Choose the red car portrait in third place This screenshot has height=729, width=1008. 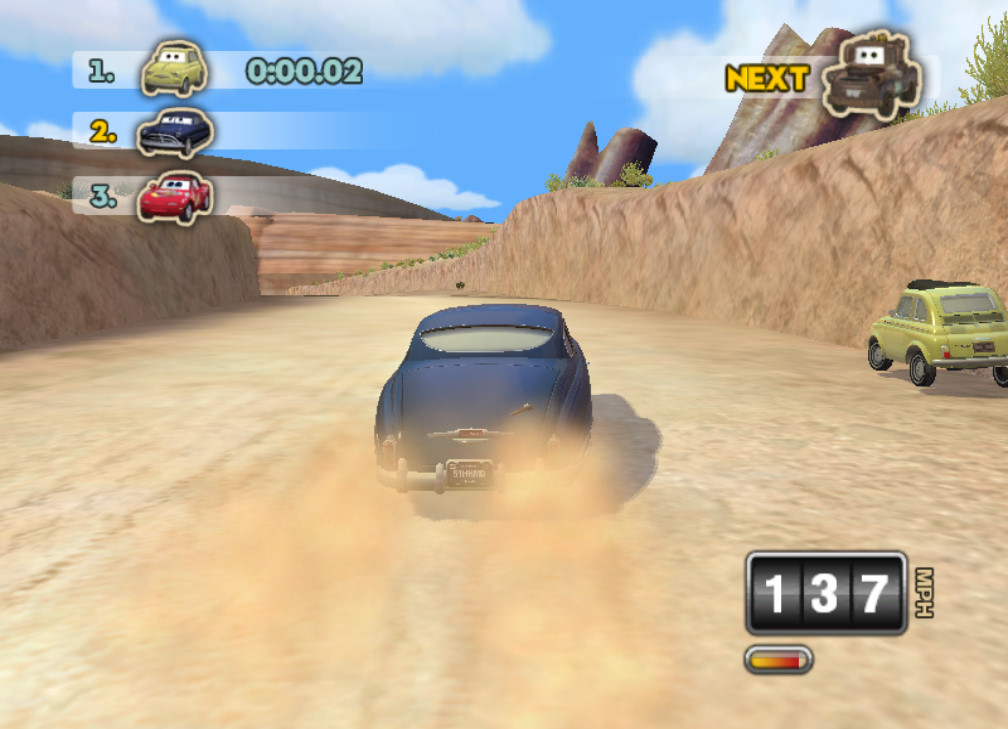pyautogui.click(x=174, y=196)
